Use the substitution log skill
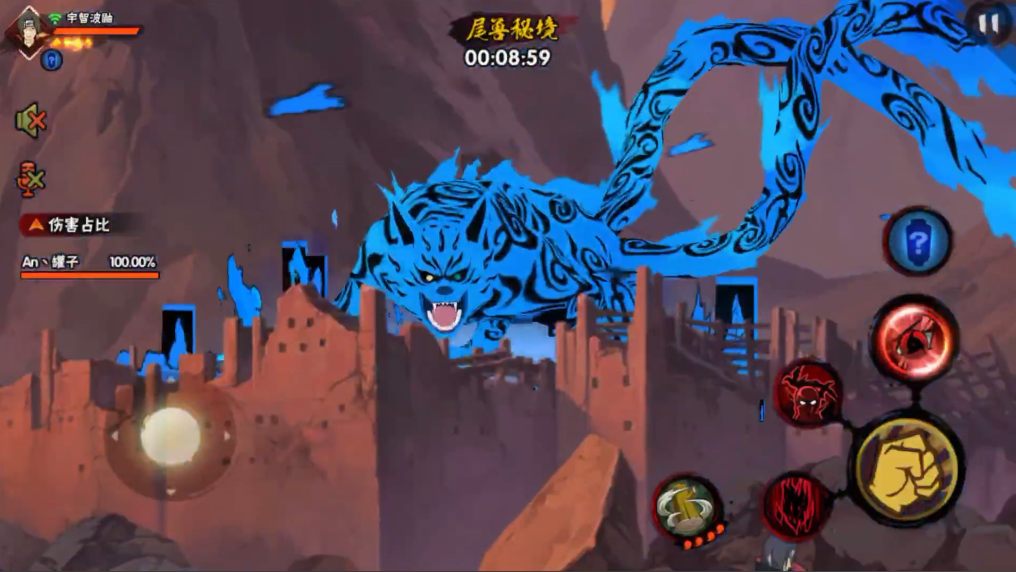The image size is (1016, 572). [688, 507]
